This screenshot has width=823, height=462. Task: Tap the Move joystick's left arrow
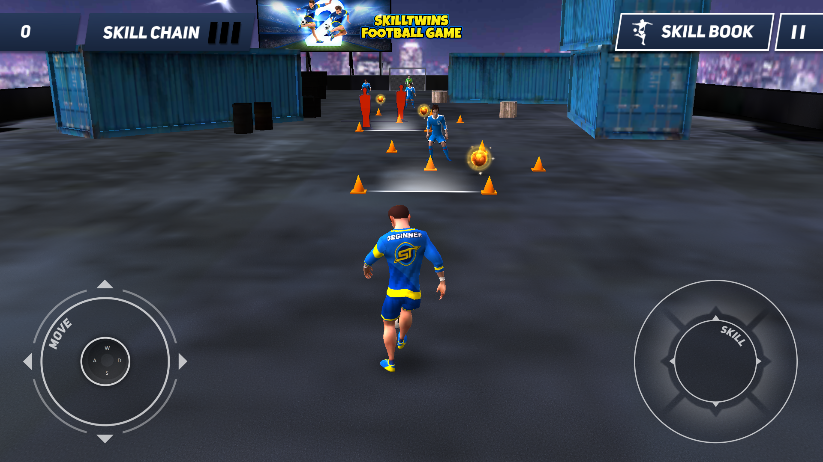click(28, 361)
